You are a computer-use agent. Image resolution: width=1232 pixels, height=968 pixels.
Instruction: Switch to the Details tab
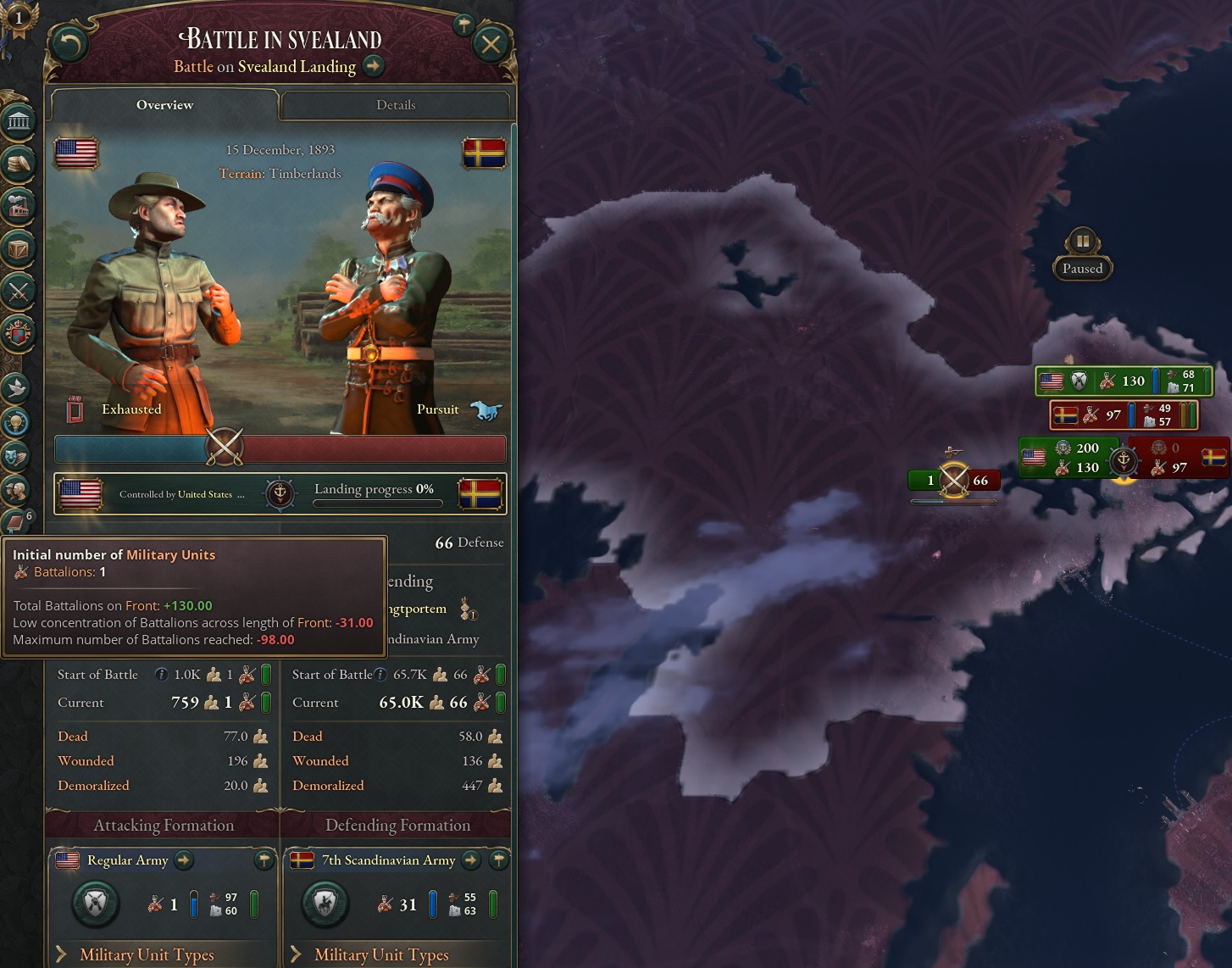coord(395,104)
